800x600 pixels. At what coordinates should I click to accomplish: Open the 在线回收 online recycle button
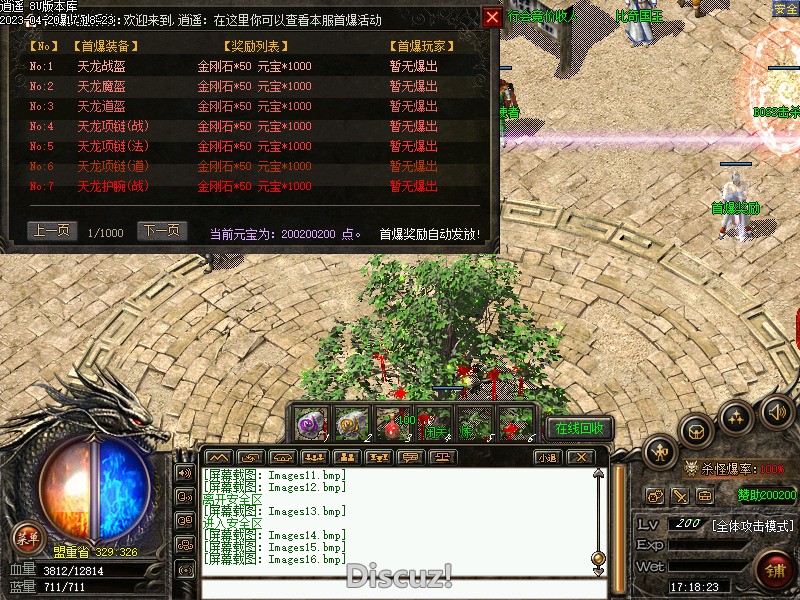pos(579,428)
